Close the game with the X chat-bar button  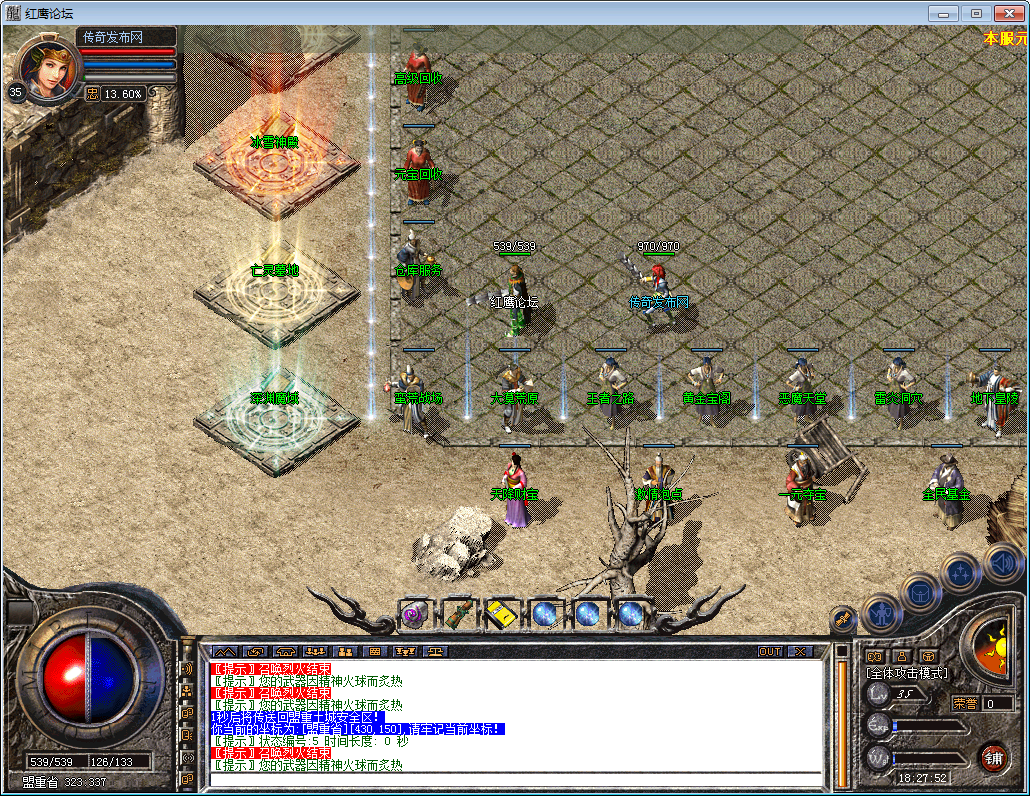pyautogui.click(x=800, y=651)
